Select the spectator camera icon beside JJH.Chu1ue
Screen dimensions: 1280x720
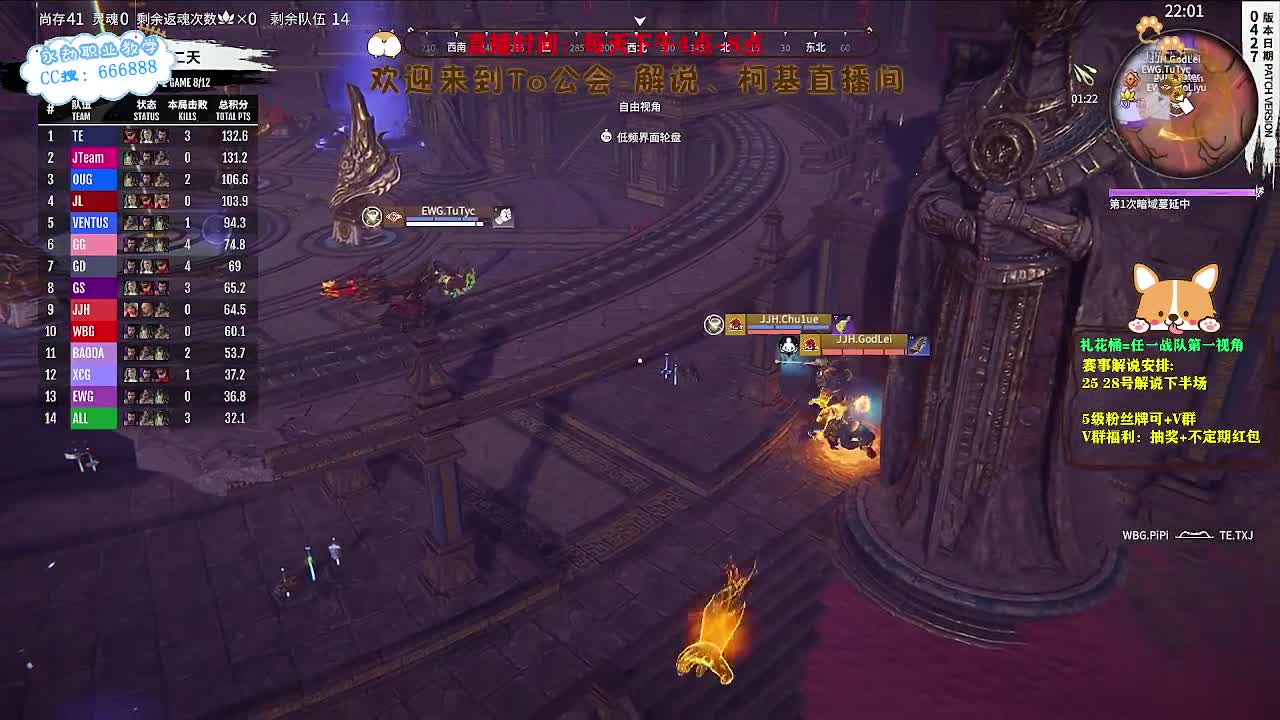coord(713,326)
